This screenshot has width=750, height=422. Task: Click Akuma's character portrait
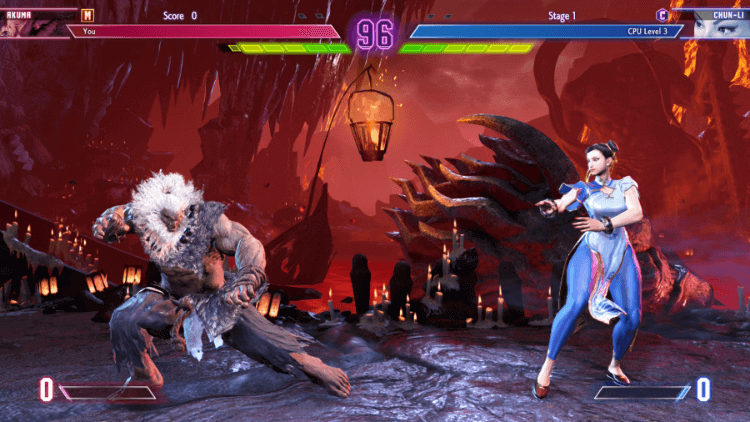30,24
